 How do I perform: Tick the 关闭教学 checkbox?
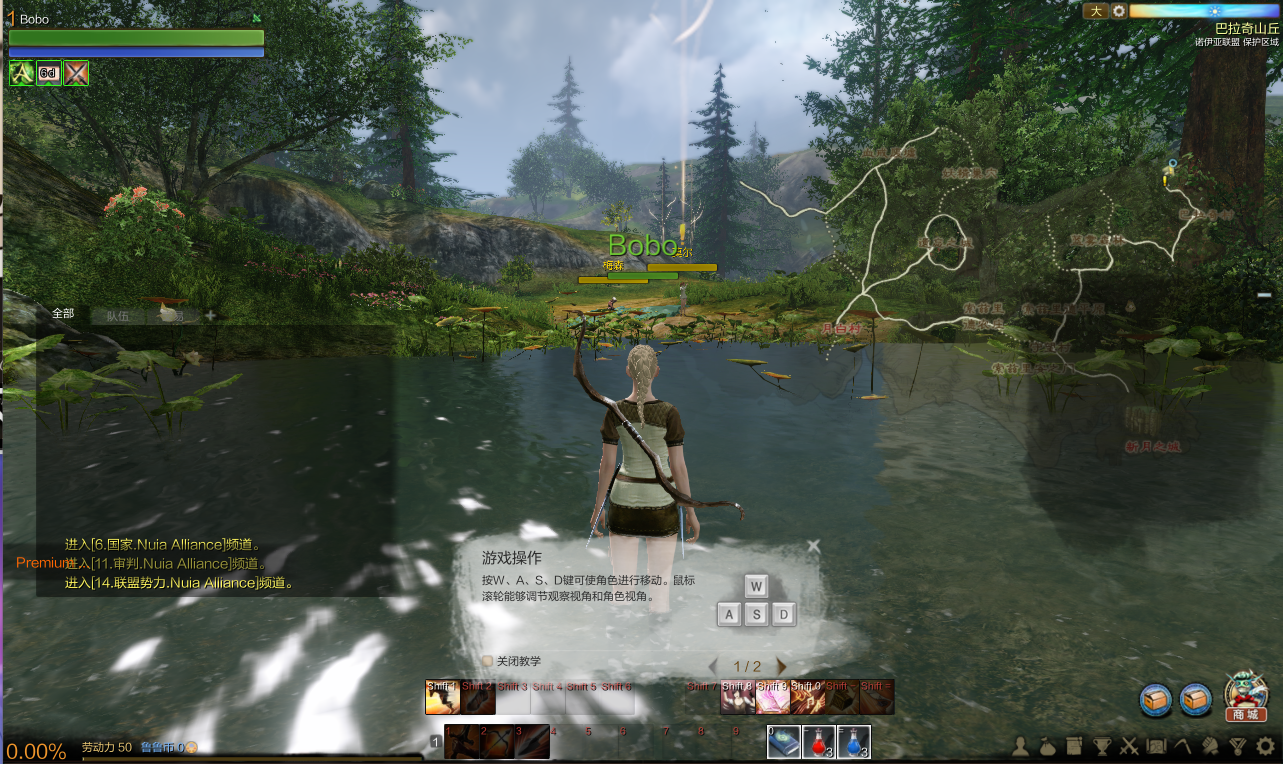pos(487,661)
